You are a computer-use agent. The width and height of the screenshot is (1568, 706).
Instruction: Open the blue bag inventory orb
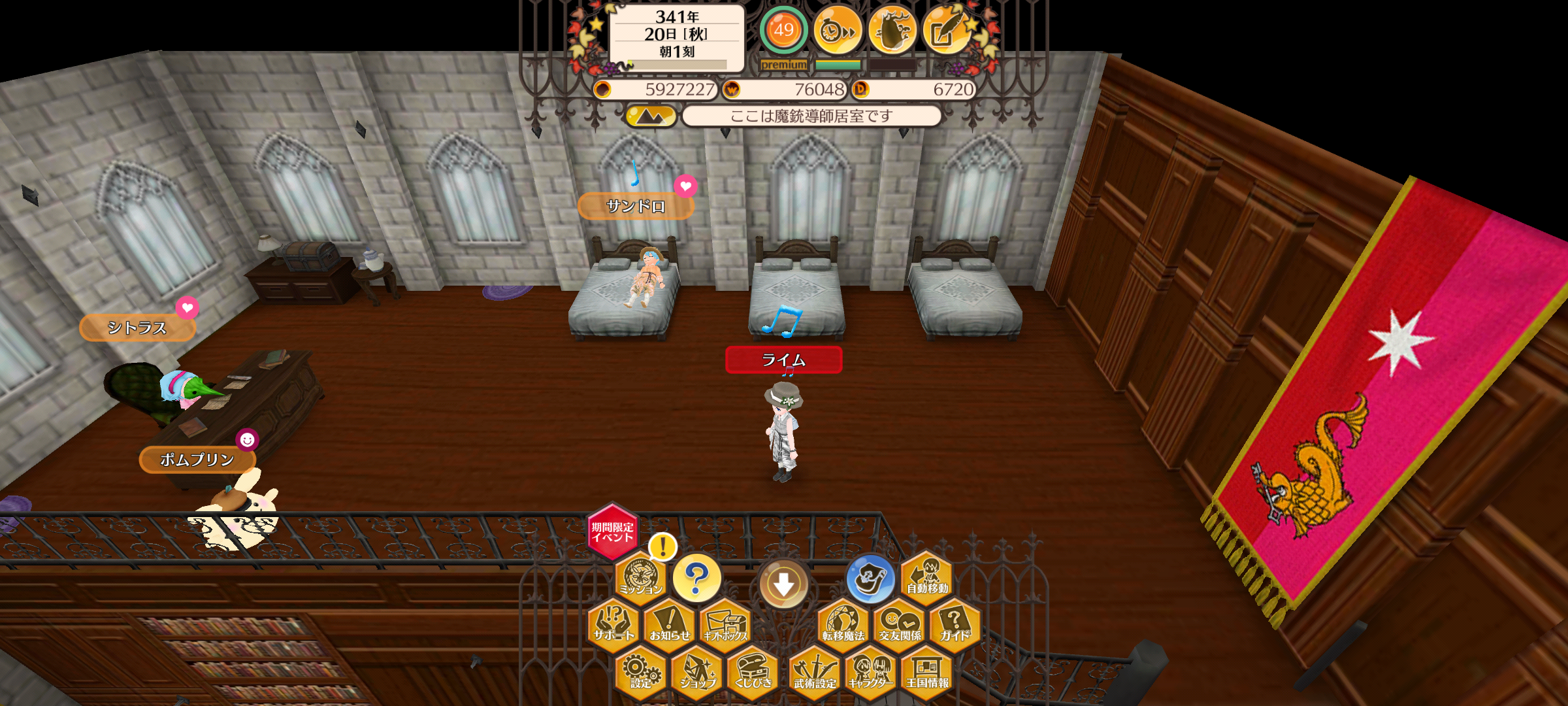pos(870,579)
